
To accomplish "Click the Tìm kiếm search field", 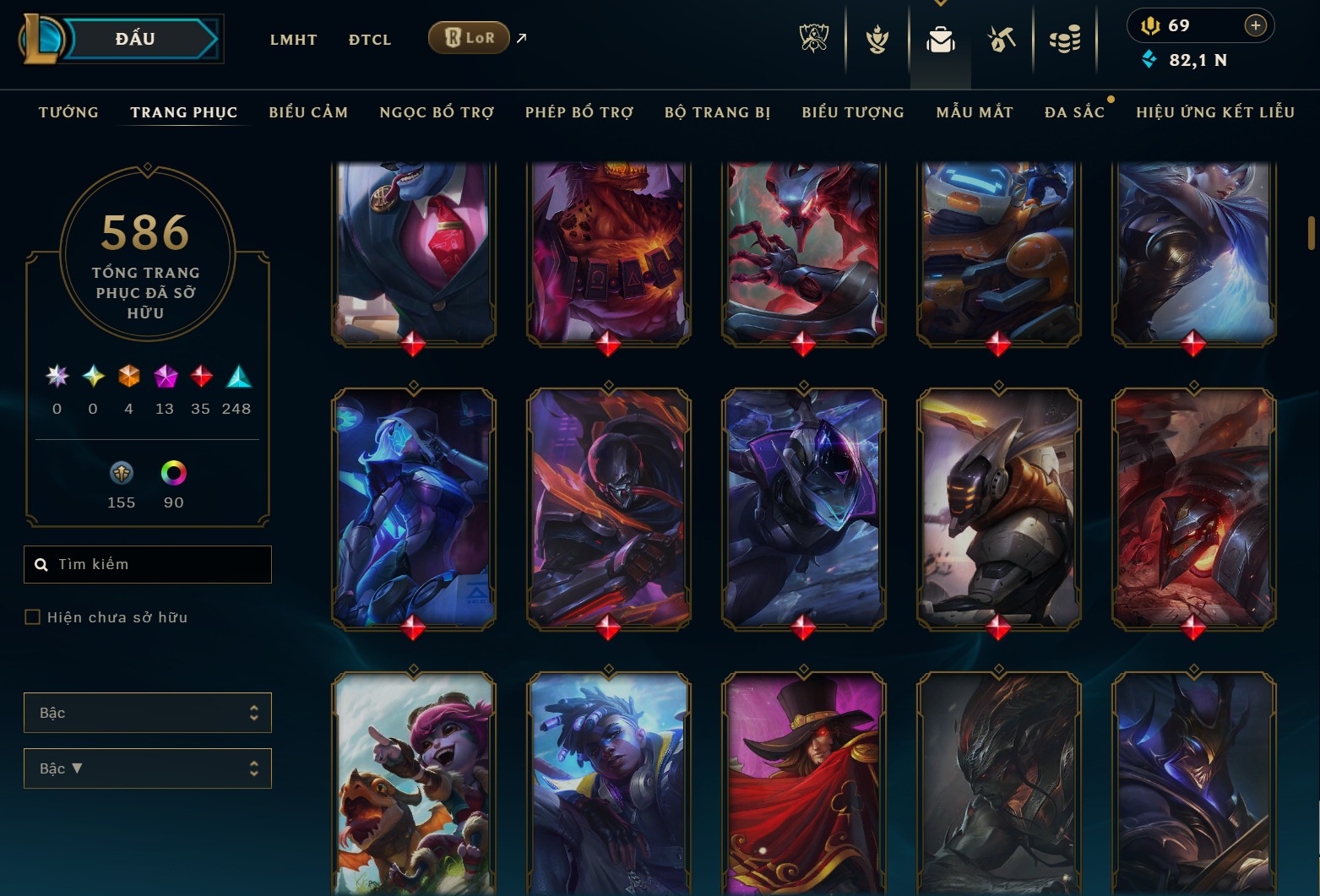I will point(148,564).
